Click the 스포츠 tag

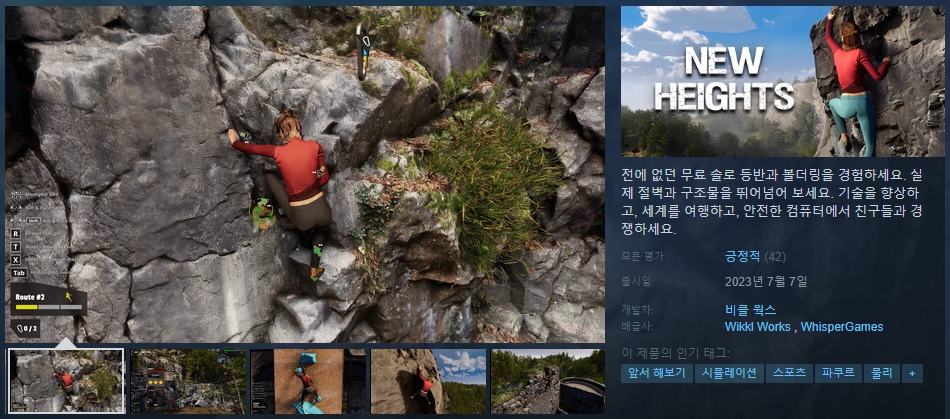790,373
